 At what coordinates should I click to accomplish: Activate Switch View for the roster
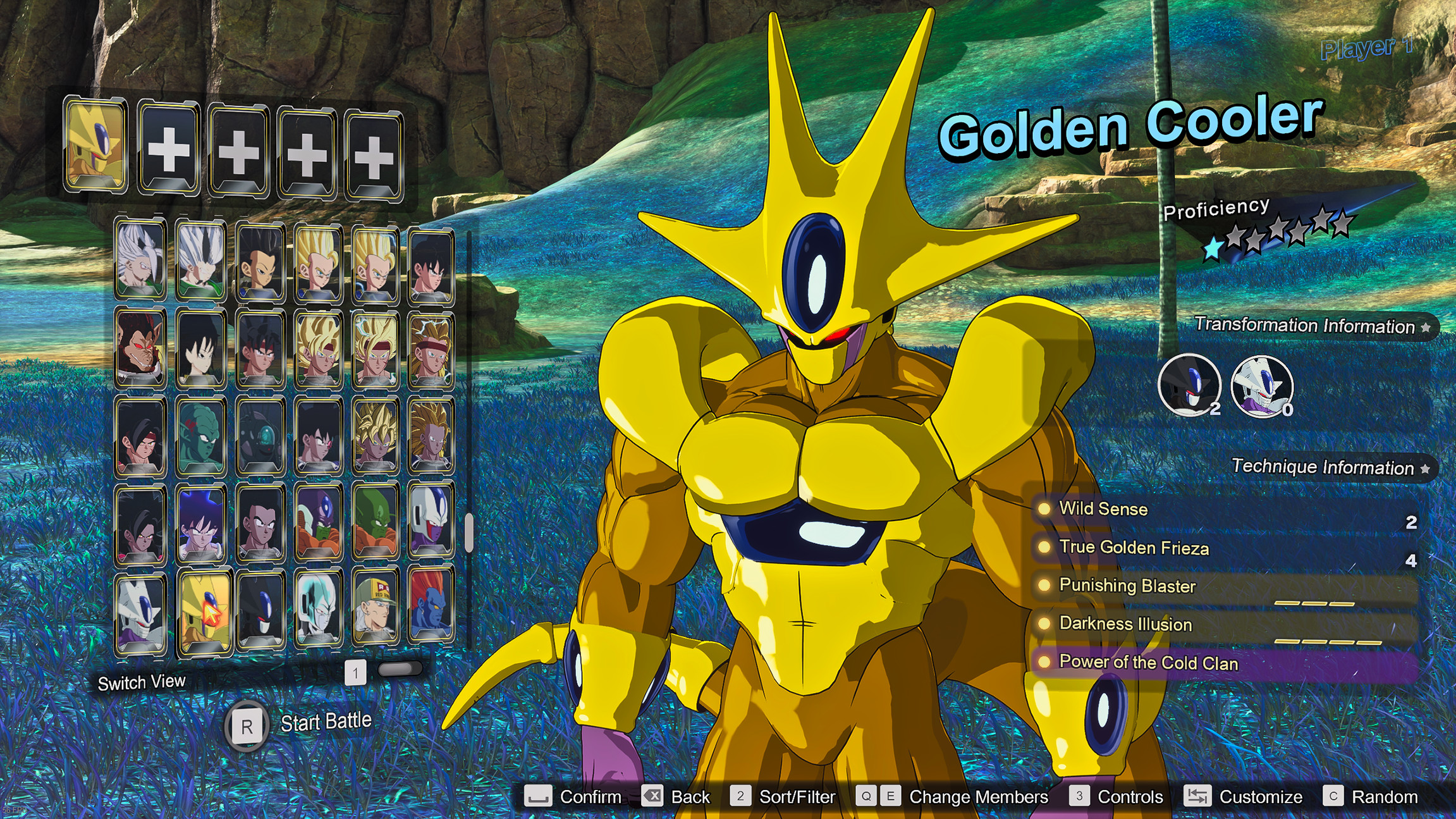[x=141, y=682]
